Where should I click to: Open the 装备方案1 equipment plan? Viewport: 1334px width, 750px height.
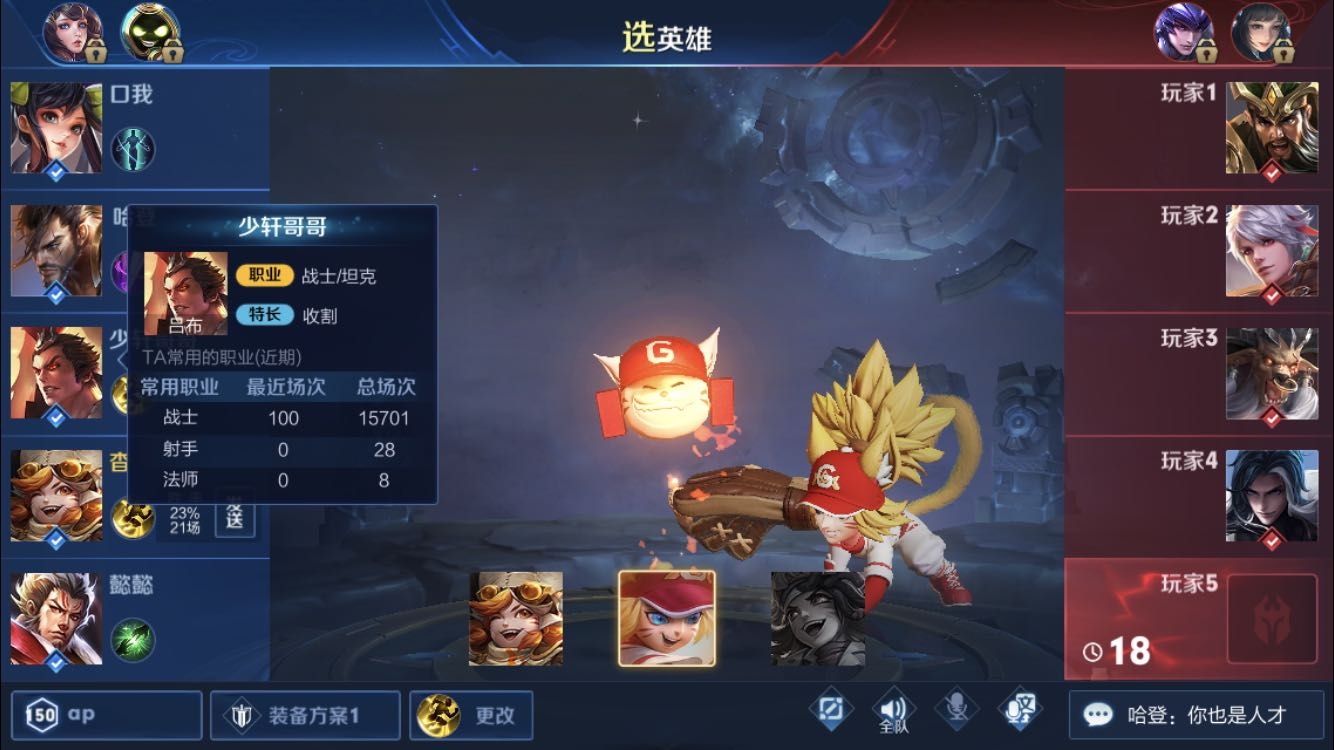pyautogui.click(x=305, y=715)
